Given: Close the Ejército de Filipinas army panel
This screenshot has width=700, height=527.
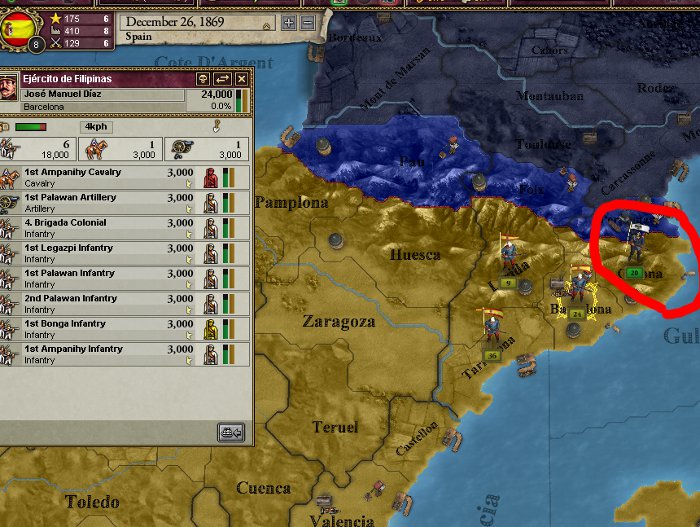Looking at the screenshot, I should click(x=241, y=78).
